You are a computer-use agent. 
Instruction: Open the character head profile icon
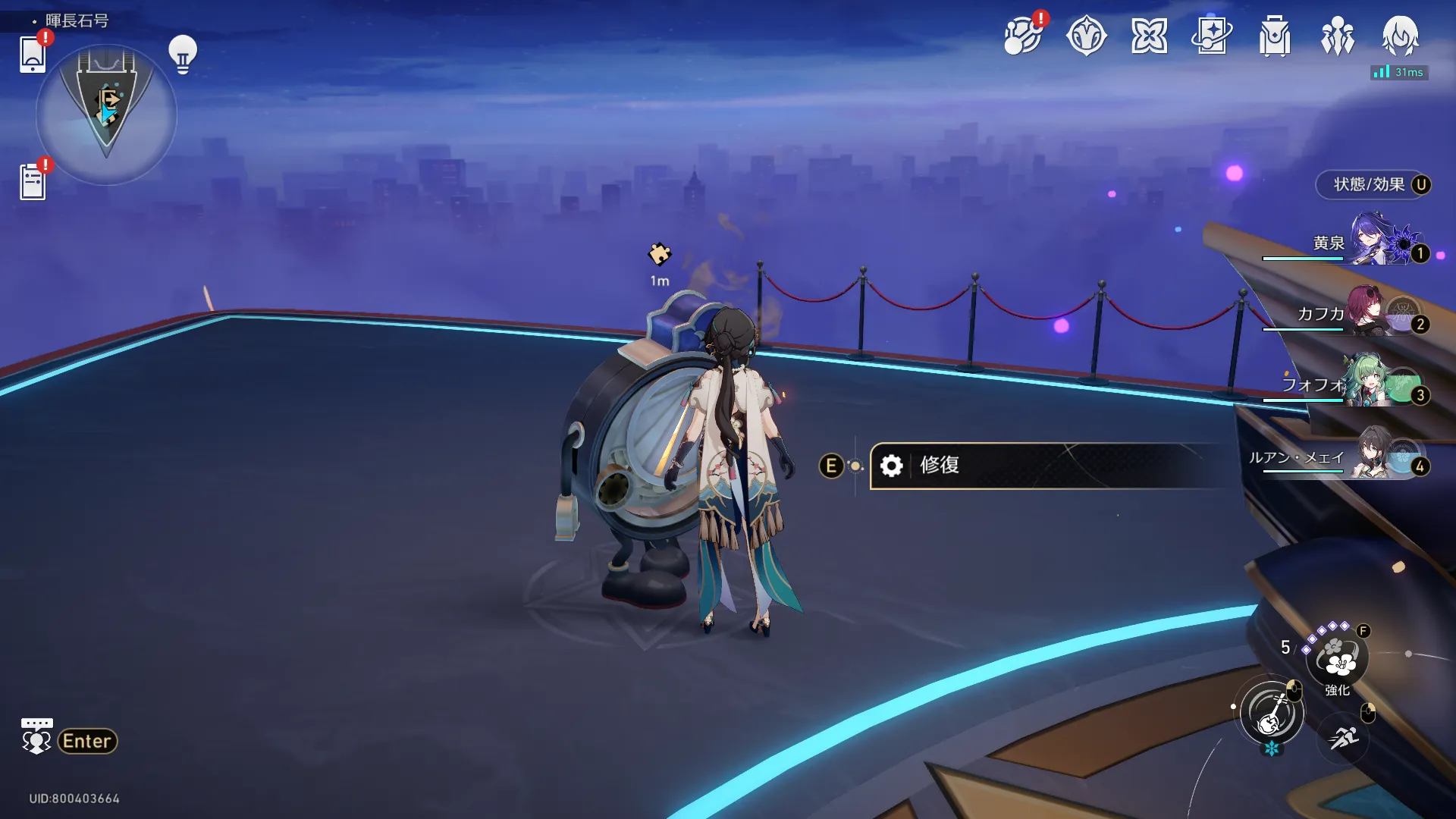coord(1400,36)
